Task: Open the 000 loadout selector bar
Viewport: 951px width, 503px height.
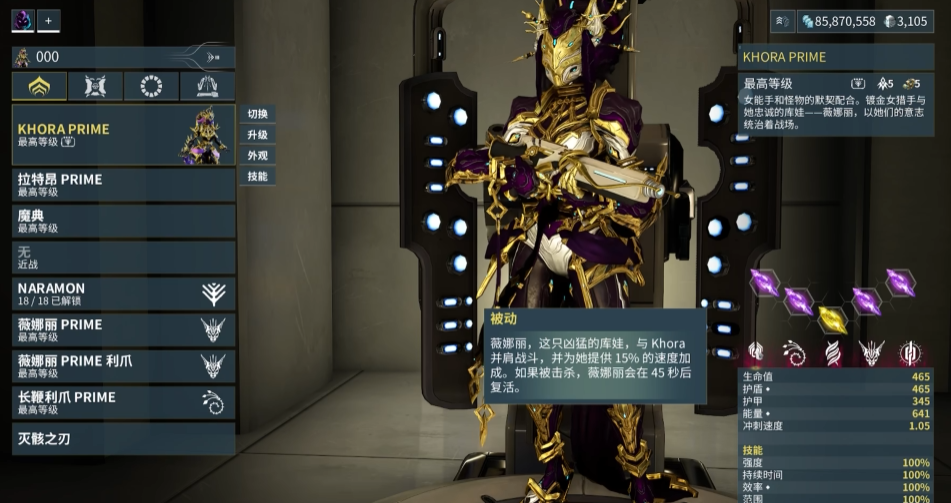Action: tap(123, 57)
